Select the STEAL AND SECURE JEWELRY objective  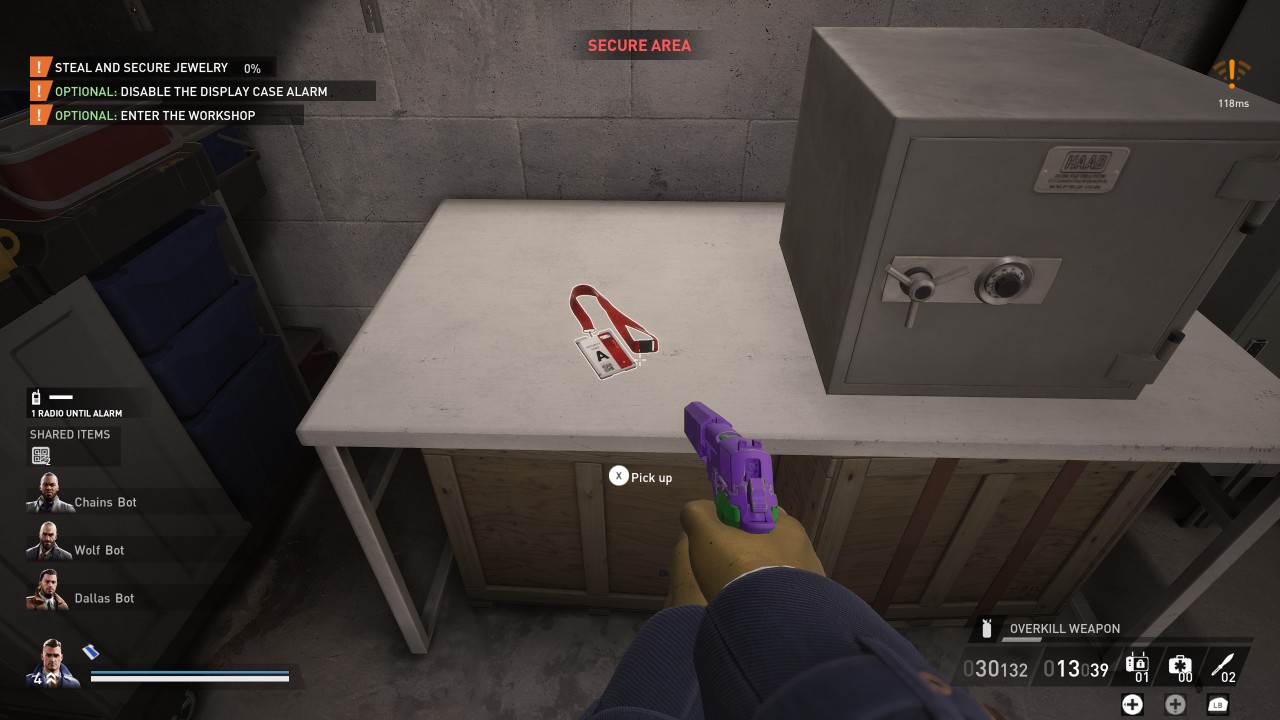pyautogui.click(x=140, y=67)
